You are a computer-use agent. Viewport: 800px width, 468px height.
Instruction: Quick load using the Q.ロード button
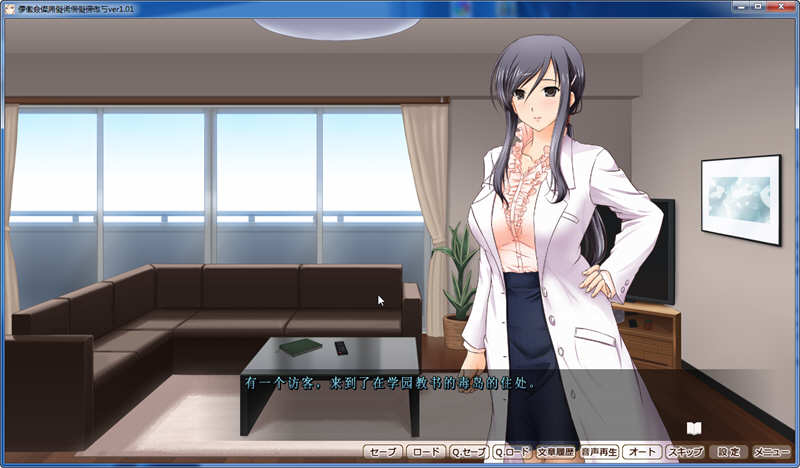512,452
